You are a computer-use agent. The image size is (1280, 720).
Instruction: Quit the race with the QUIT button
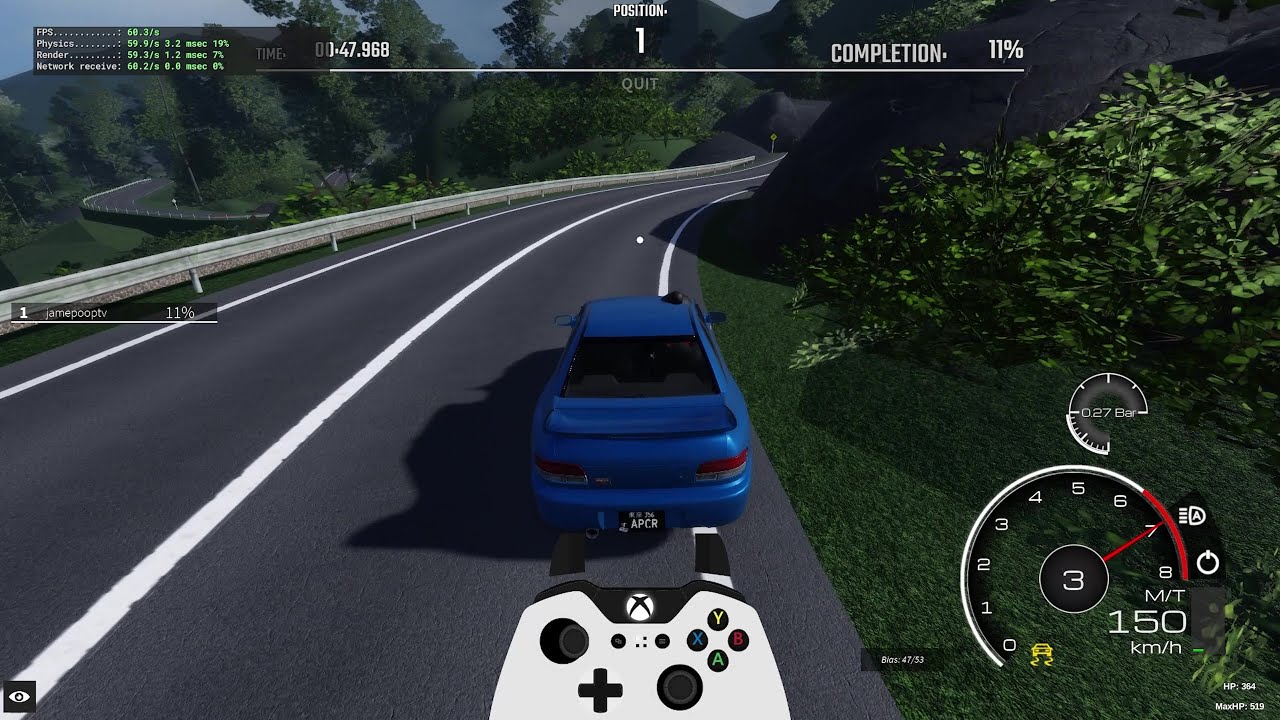coord(640,84)
